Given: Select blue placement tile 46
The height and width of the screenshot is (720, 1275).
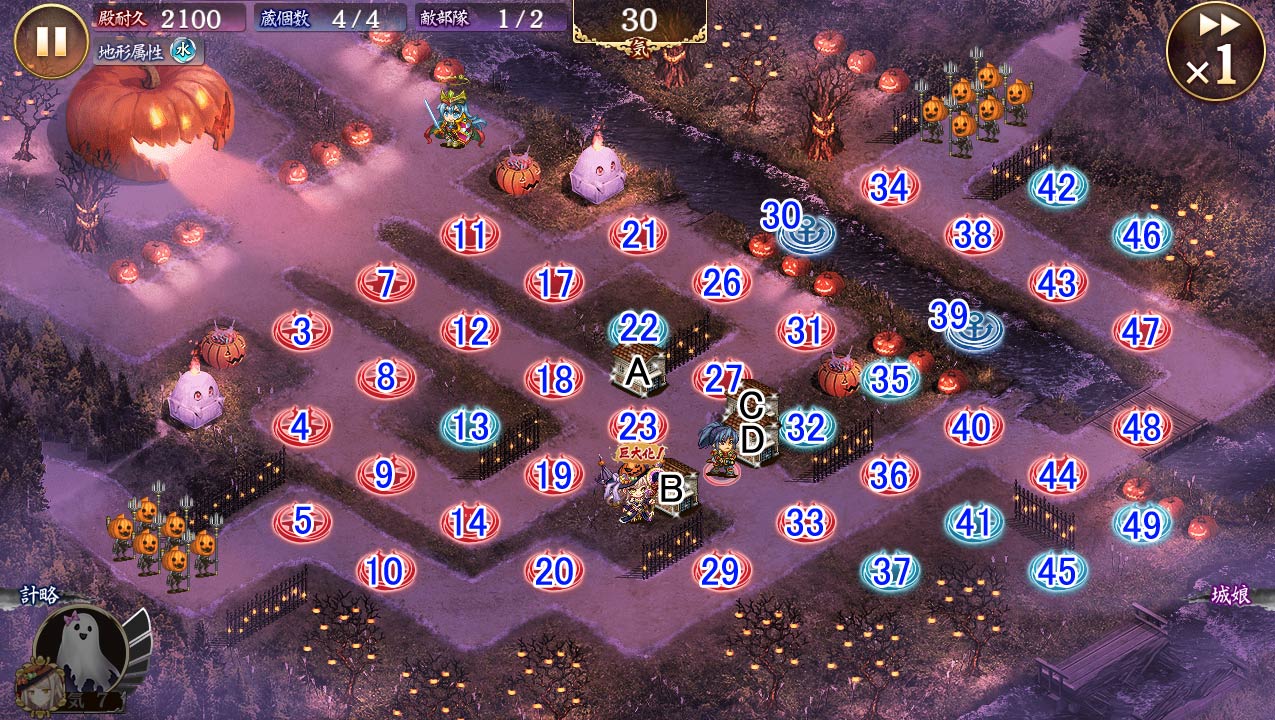Looking at the screenshot, I should click(x=1141, y=236).
